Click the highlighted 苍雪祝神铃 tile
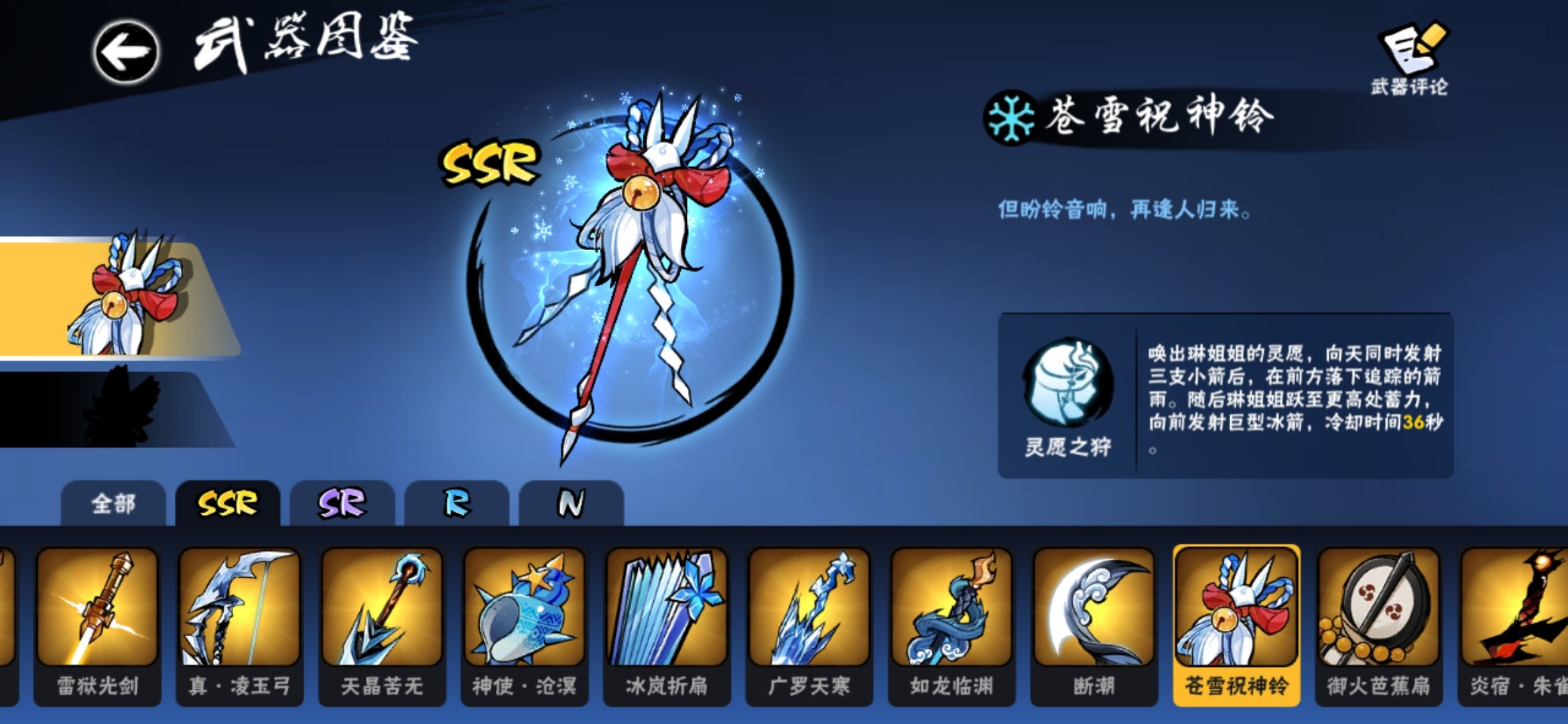 pos(1236,623)
